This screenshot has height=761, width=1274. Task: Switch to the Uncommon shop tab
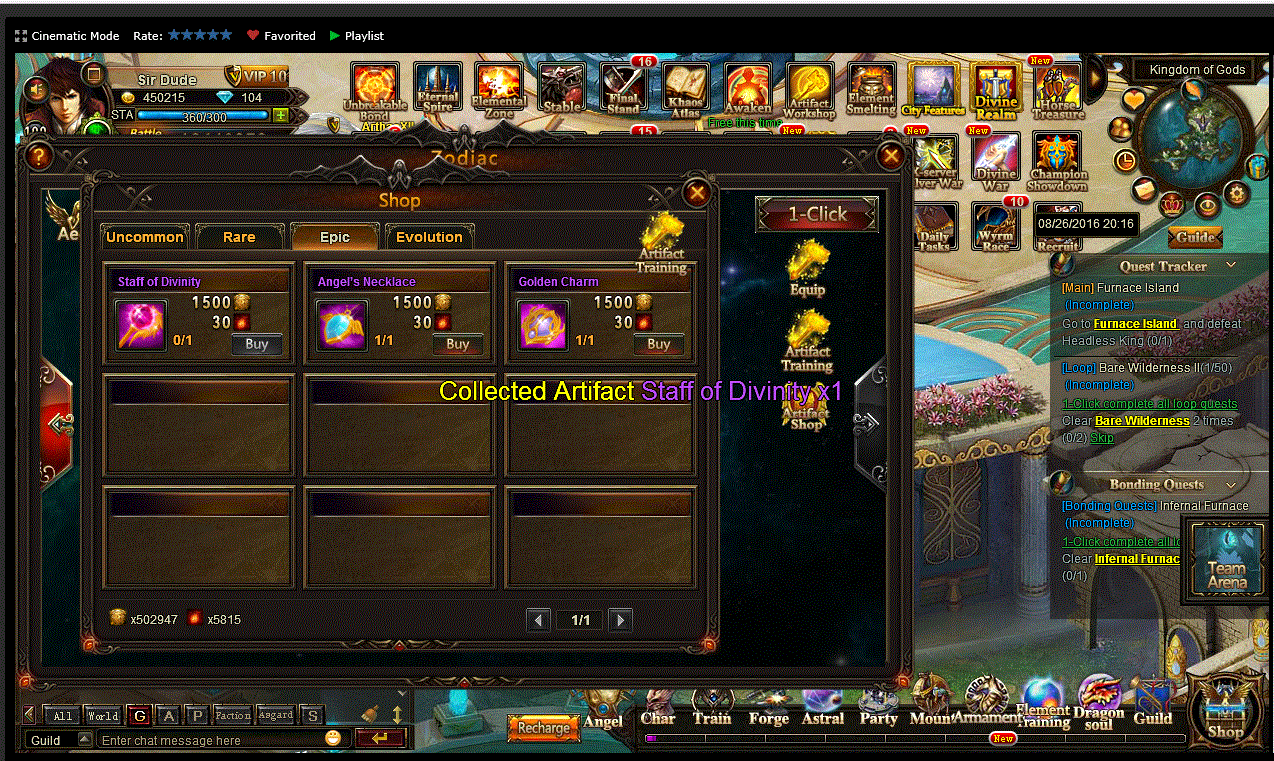[x=145, y=237]
